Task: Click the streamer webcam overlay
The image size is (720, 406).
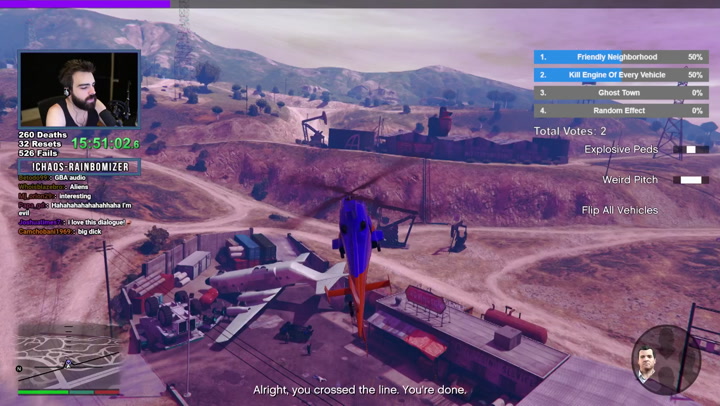Action: click(80, 89)
